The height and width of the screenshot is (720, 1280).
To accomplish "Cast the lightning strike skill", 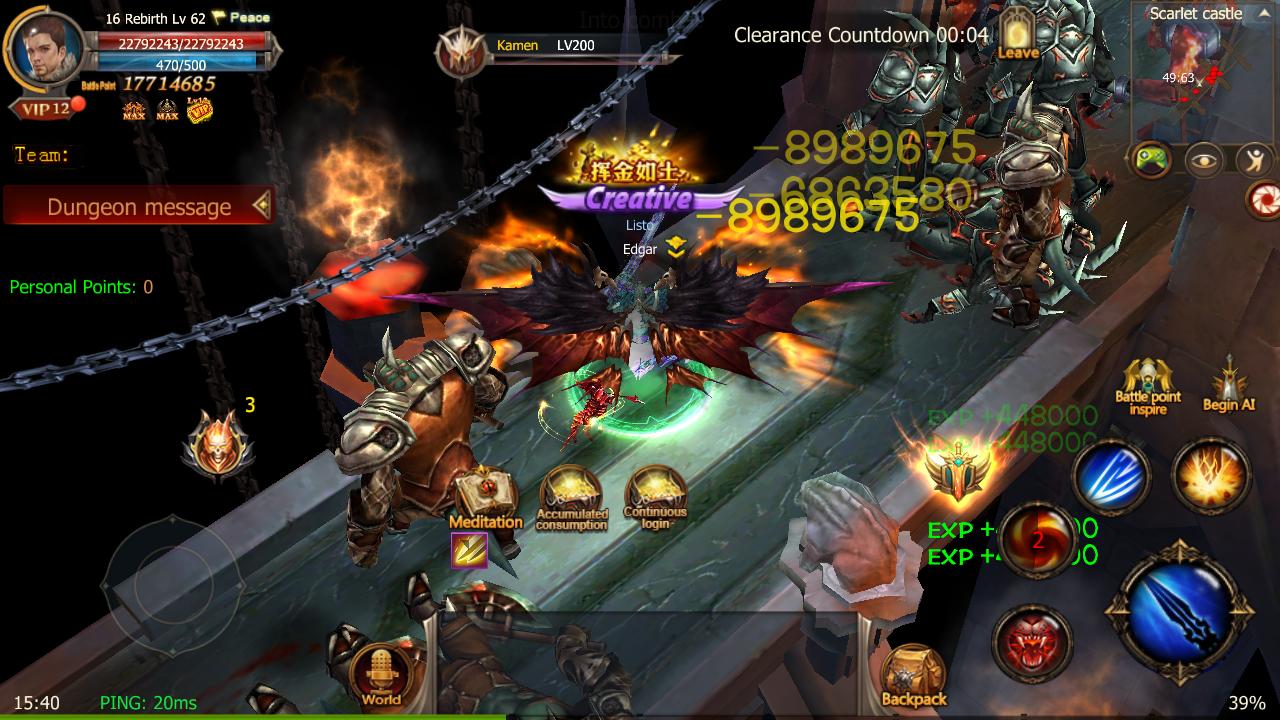I will (1110, 479).
